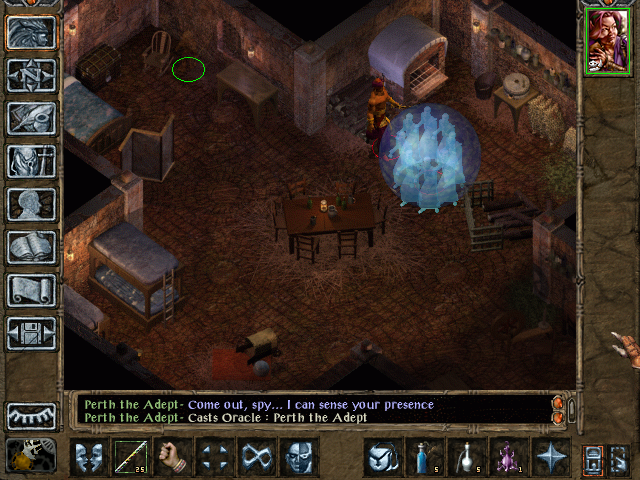The width and height of the screenshot is (640, 480).
Task: Click the four-arrows action button
Action: pos(215,457)
